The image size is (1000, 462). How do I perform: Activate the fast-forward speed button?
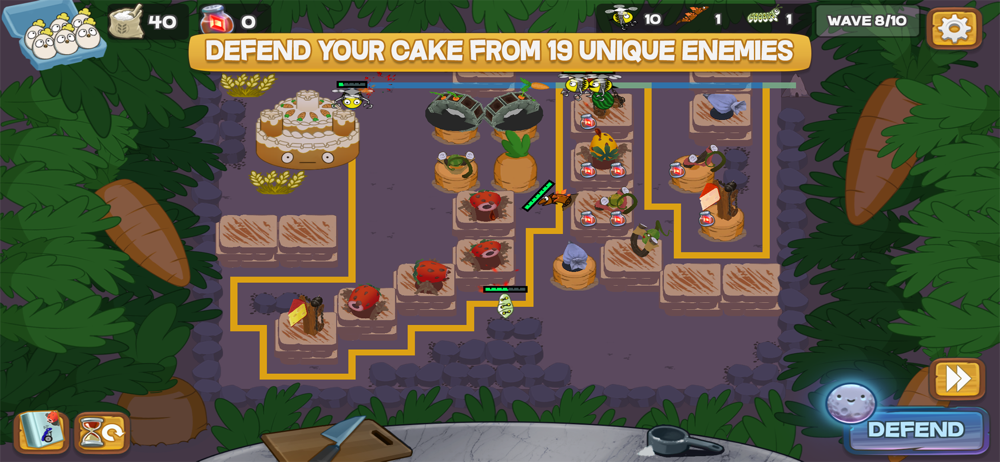(x=957, y=379)
